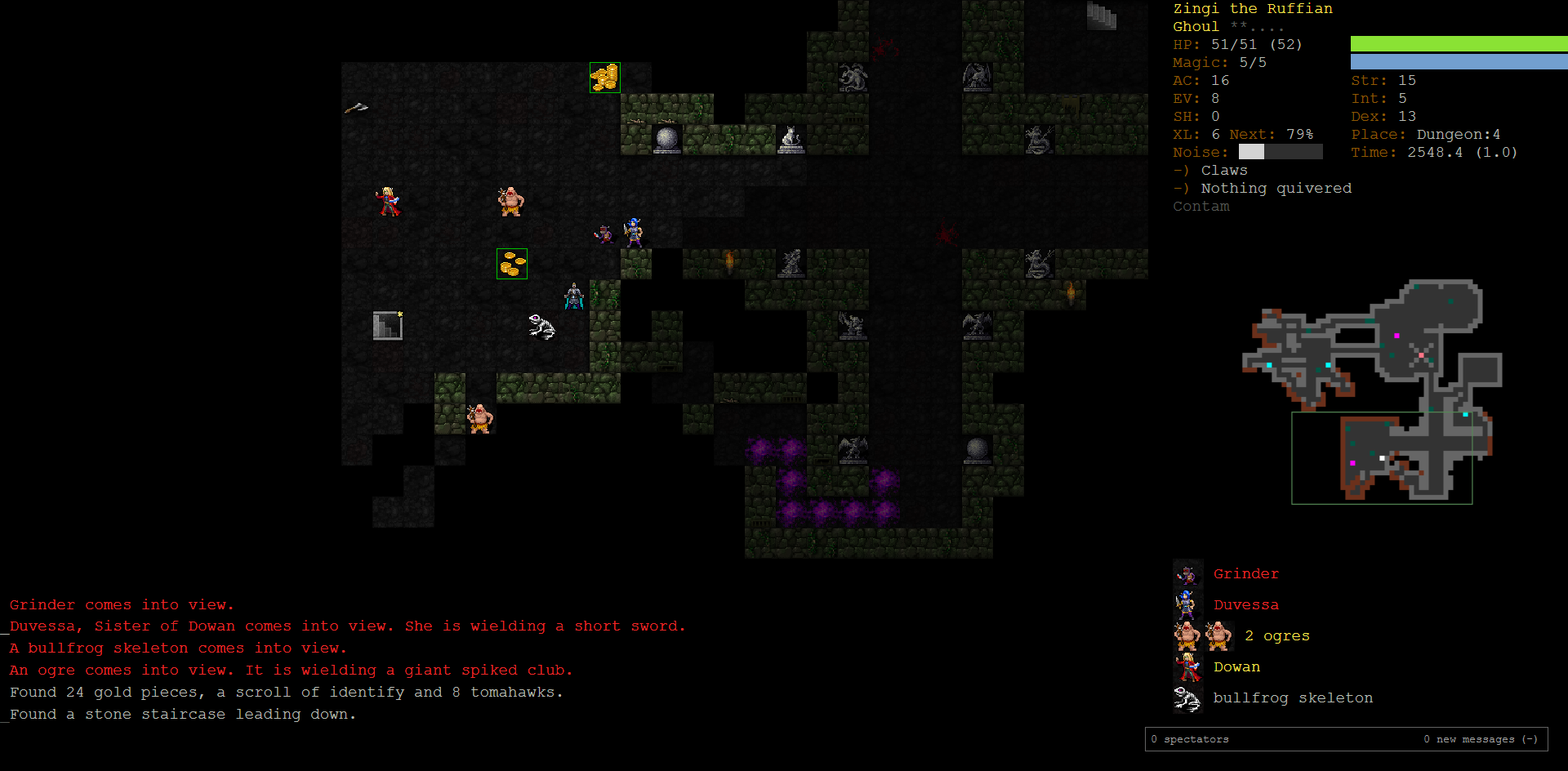Select Duvessa in the monster list
Screen dimensions: 1568x771
[1245, 605]
